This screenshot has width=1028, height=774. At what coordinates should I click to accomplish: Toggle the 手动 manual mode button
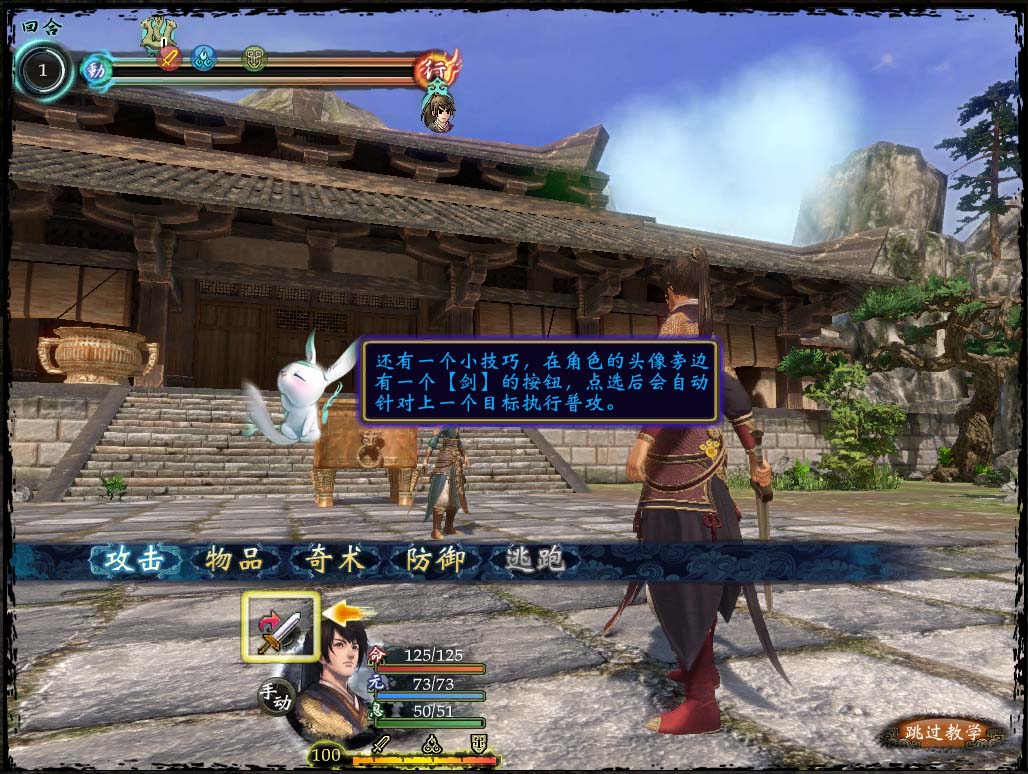pyautogui.click(x=275, y=697)
